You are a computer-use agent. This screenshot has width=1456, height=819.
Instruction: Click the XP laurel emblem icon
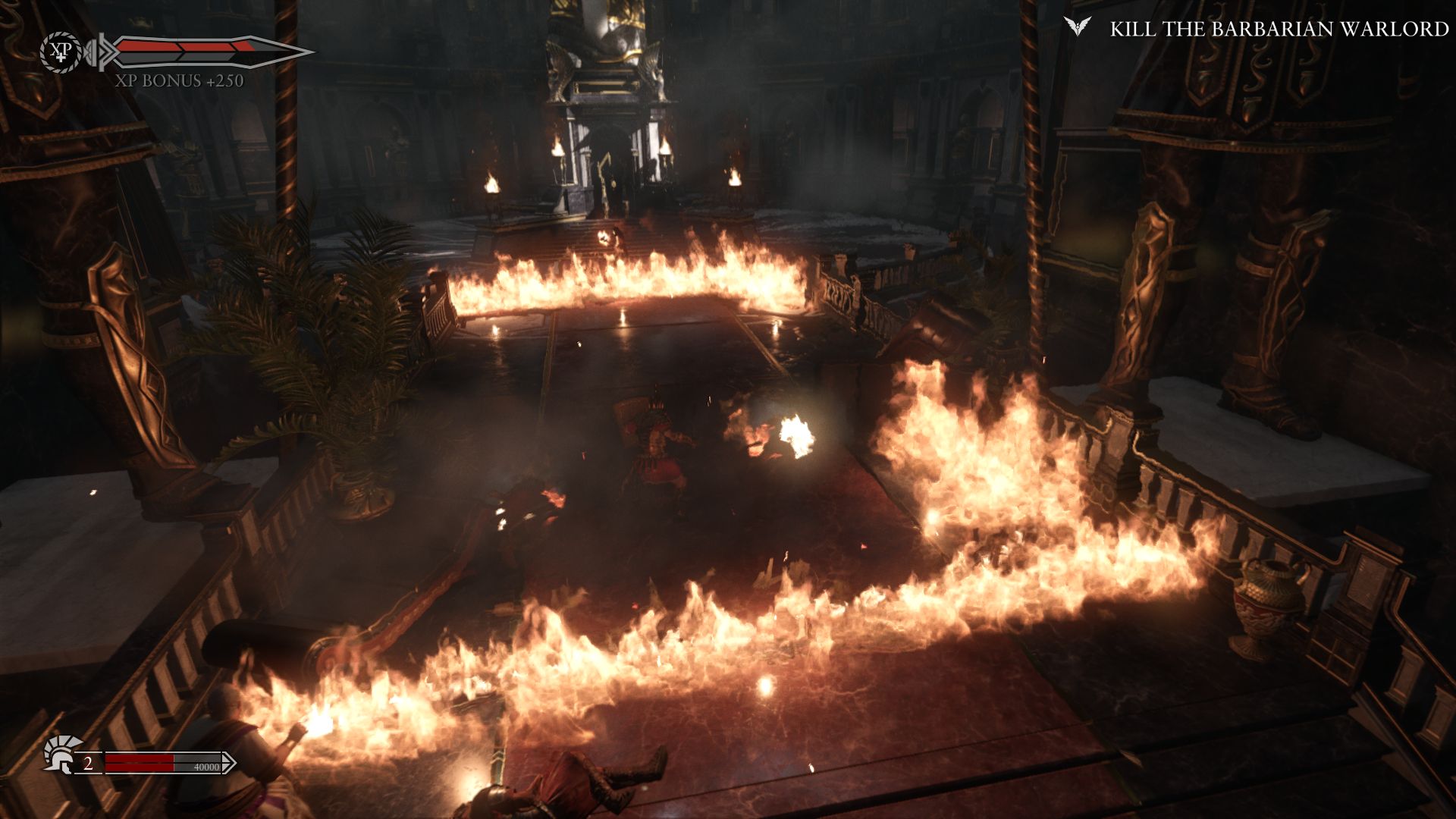61,52
